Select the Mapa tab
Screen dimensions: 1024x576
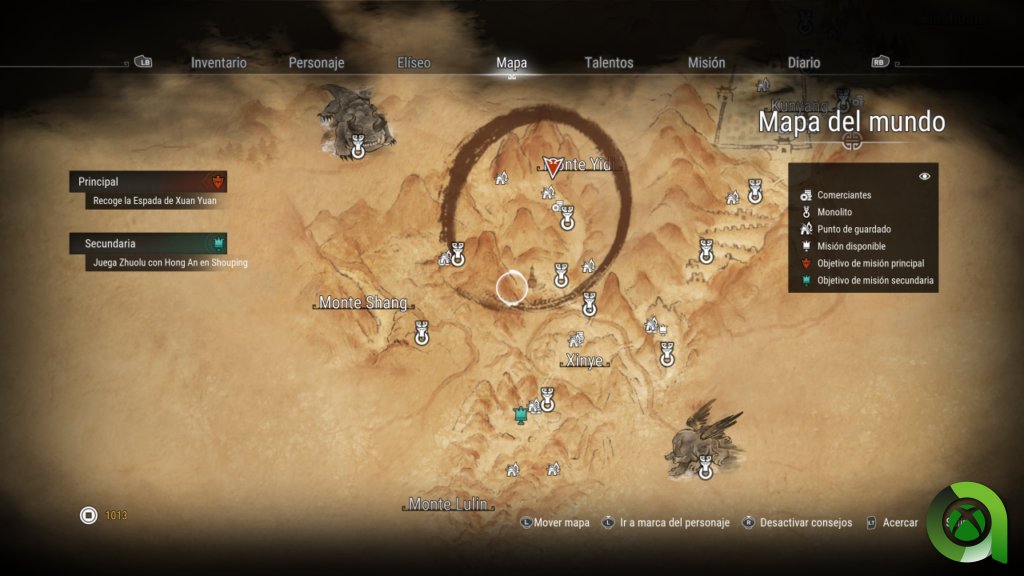click(511, 63)
